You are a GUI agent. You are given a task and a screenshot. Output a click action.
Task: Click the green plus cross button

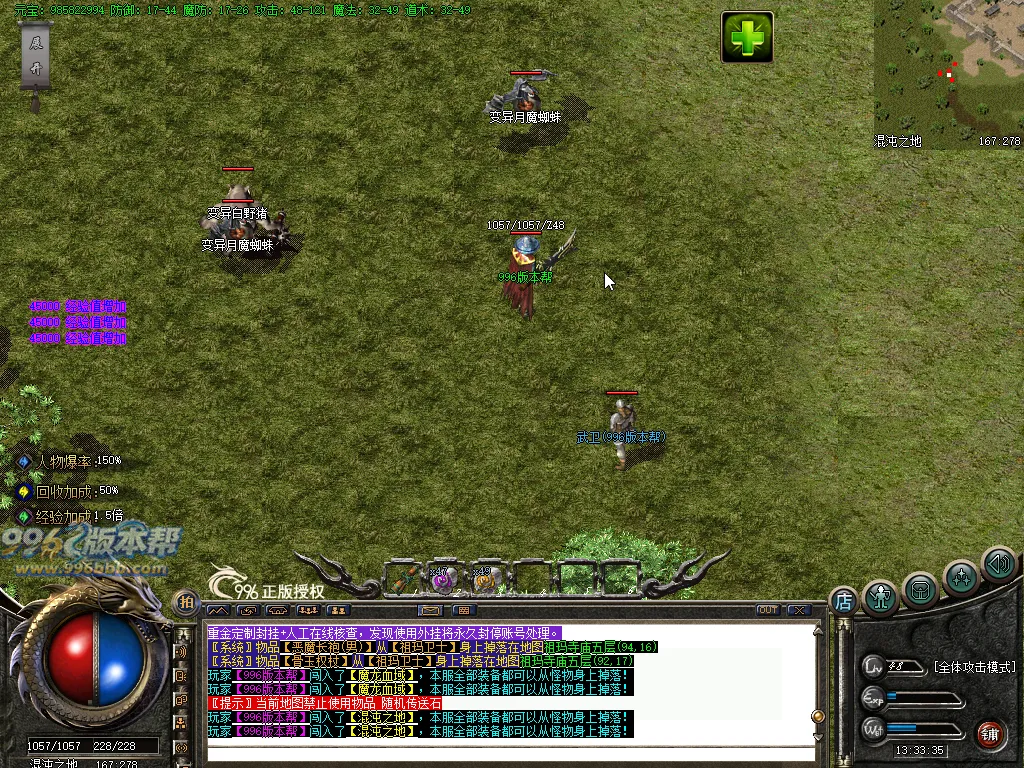coord(747,38)
